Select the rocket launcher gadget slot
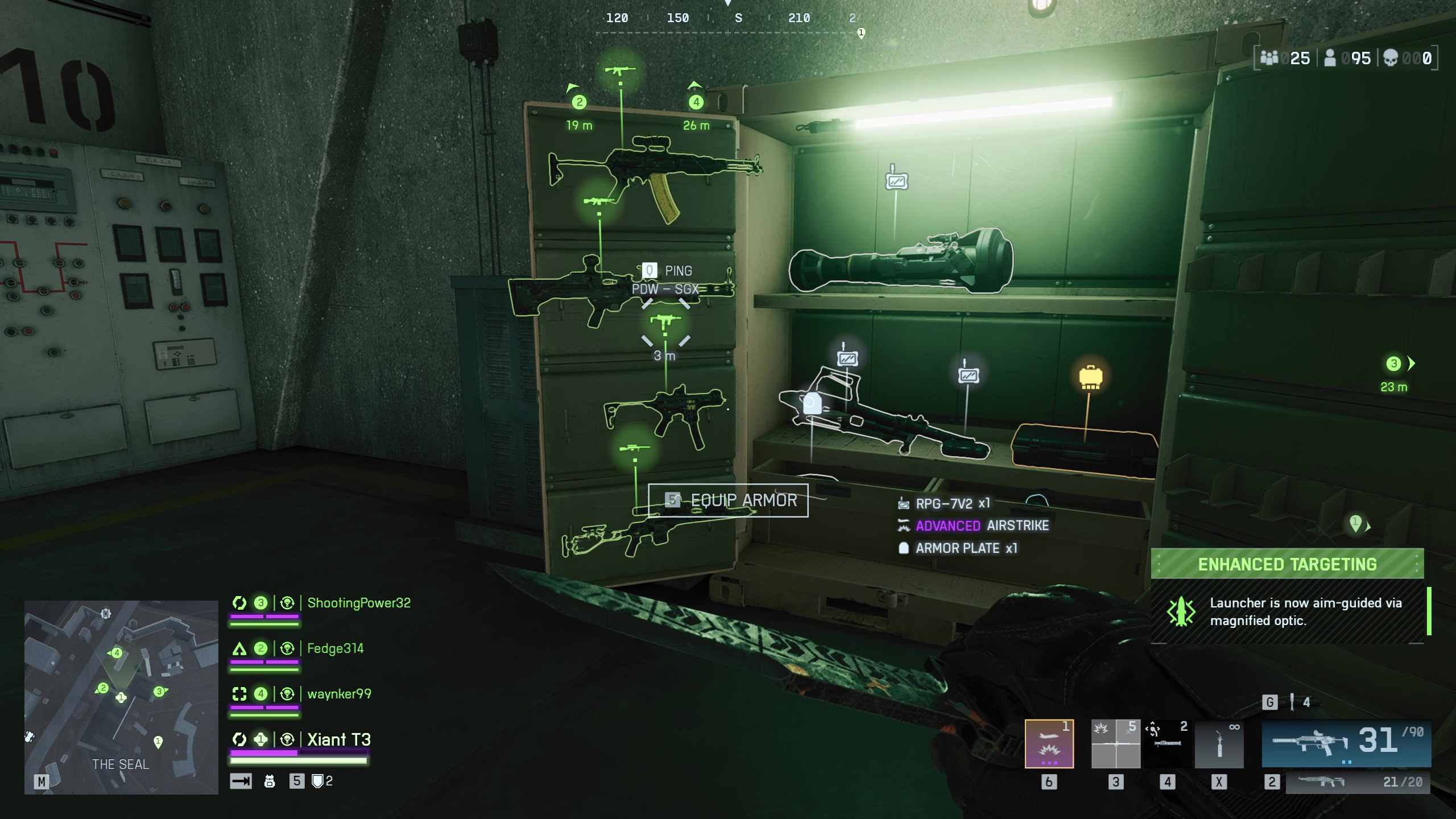The width and height of the screenshot is (1456, 819). tap(1167, 744)
